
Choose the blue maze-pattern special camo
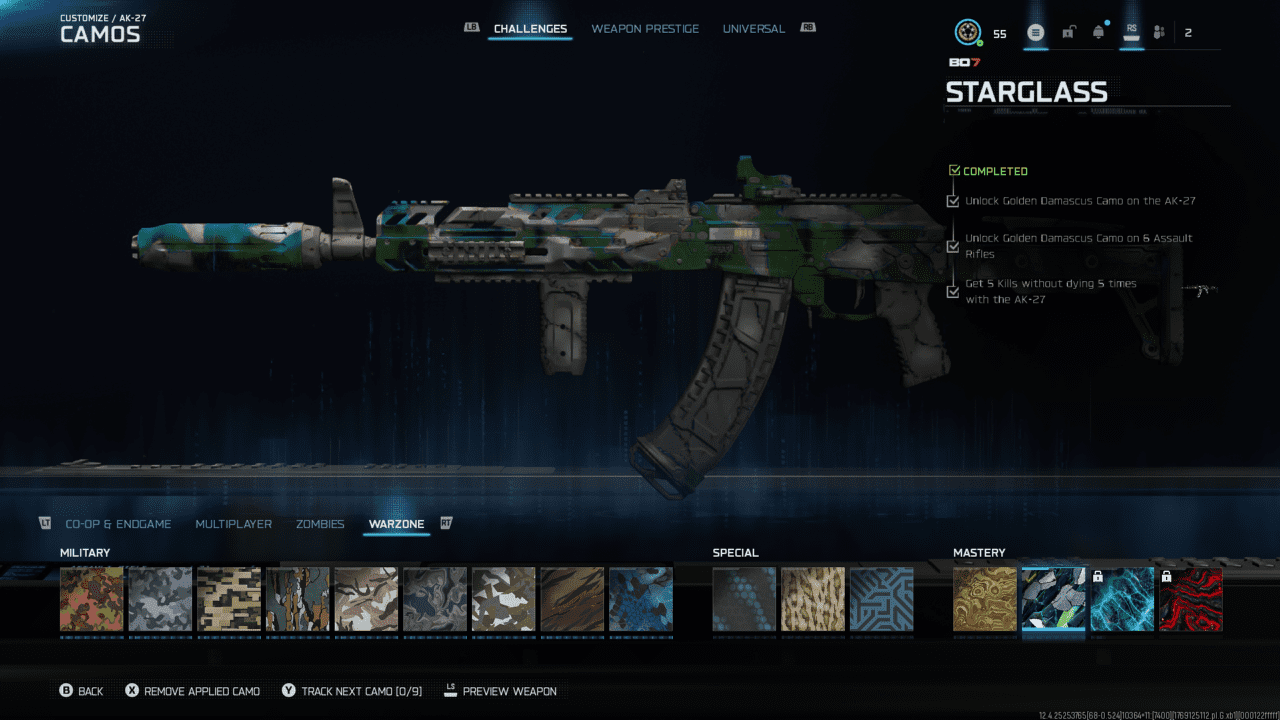(881, 599)
